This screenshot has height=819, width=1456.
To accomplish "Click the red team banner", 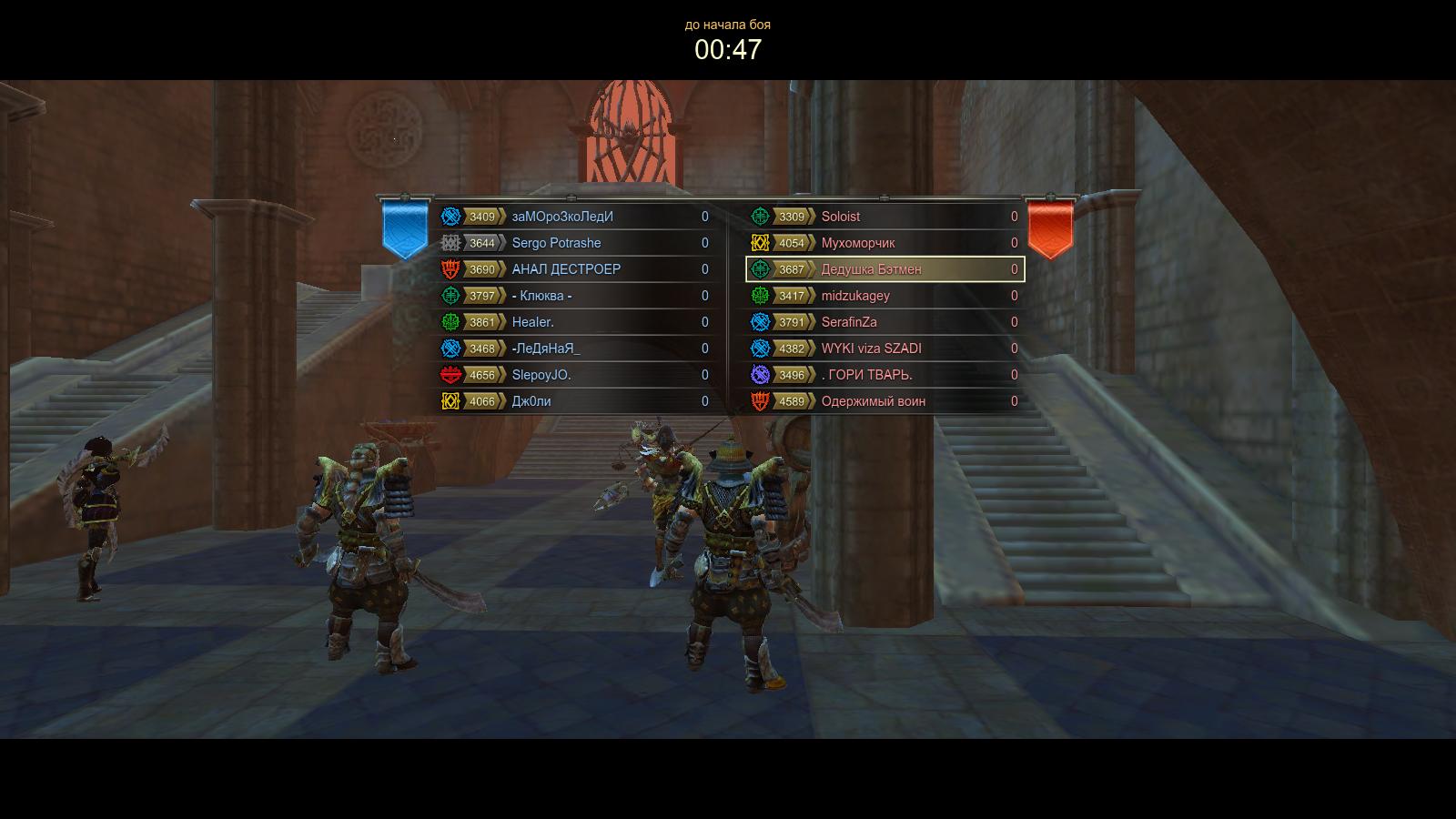I will coord(1050,227).
